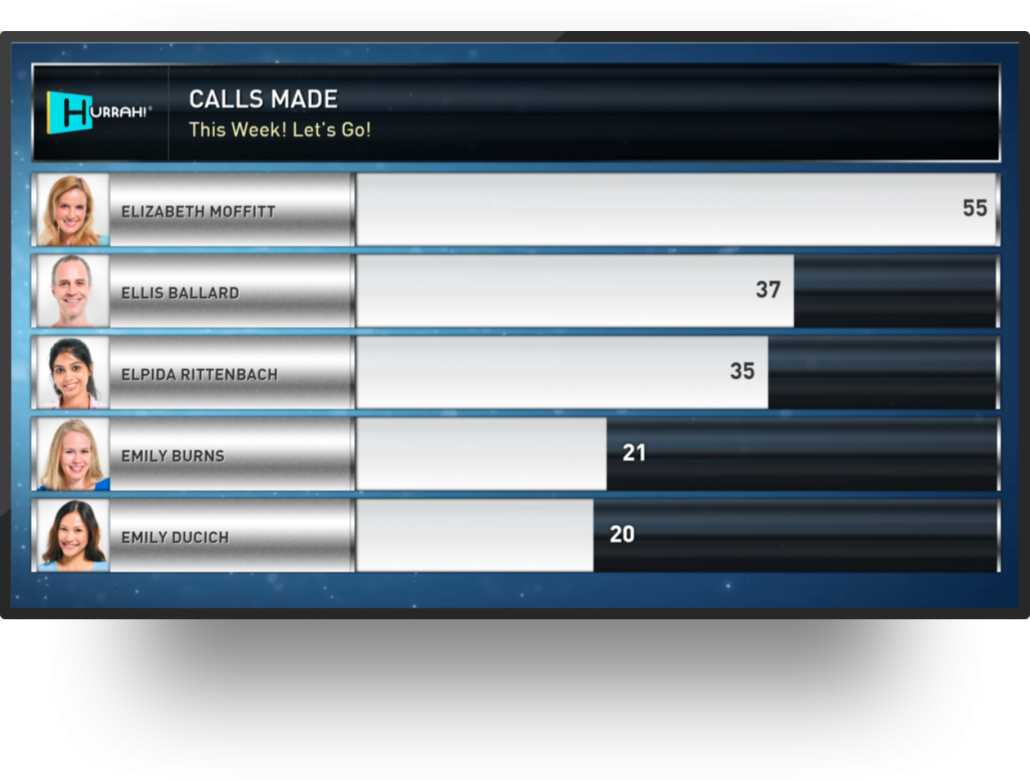1030x781 pixels.
Task: Click the Hurrah! logo
Action: [98, 112]
